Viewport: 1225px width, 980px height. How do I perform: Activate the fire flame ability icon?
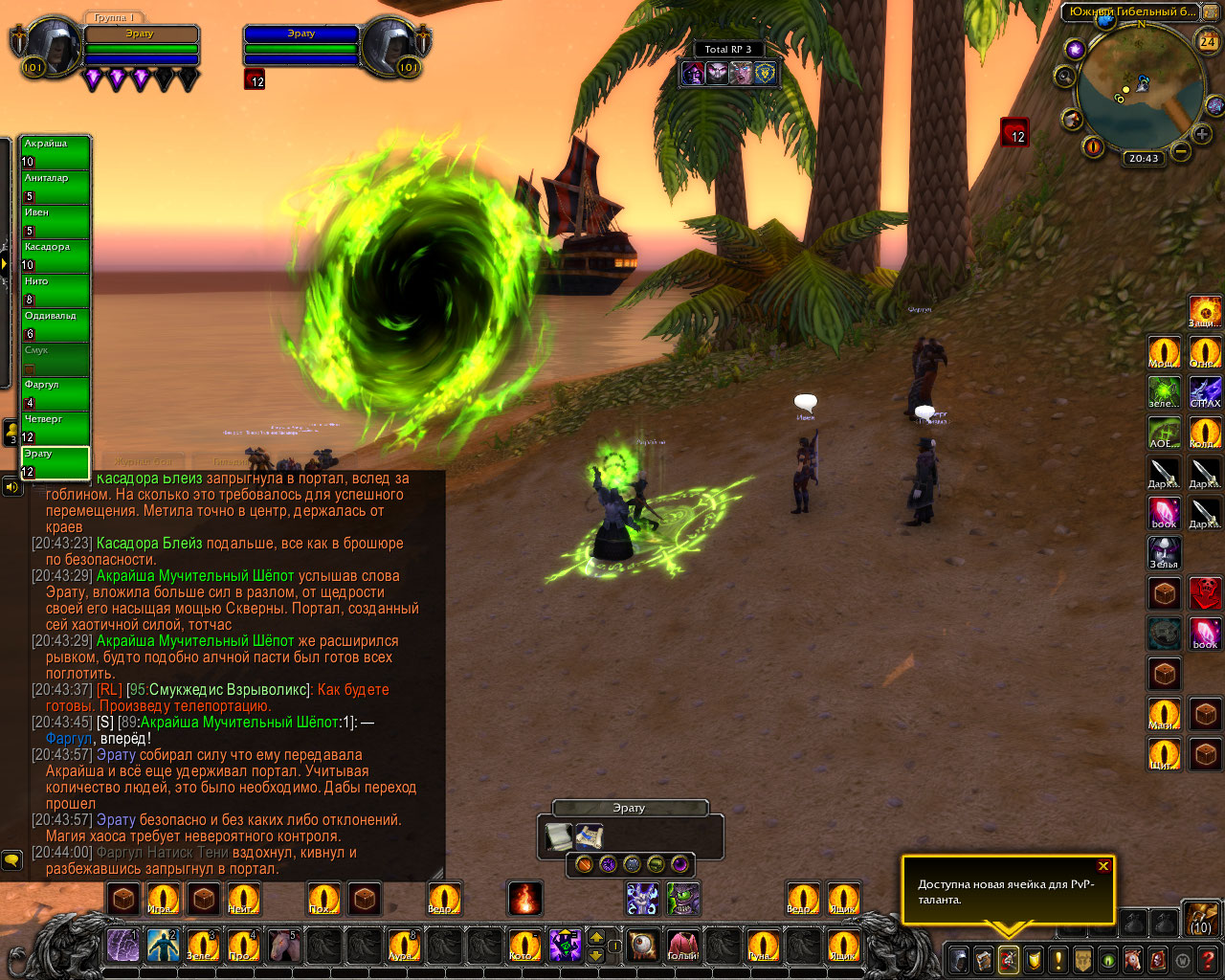click(524, 899)
